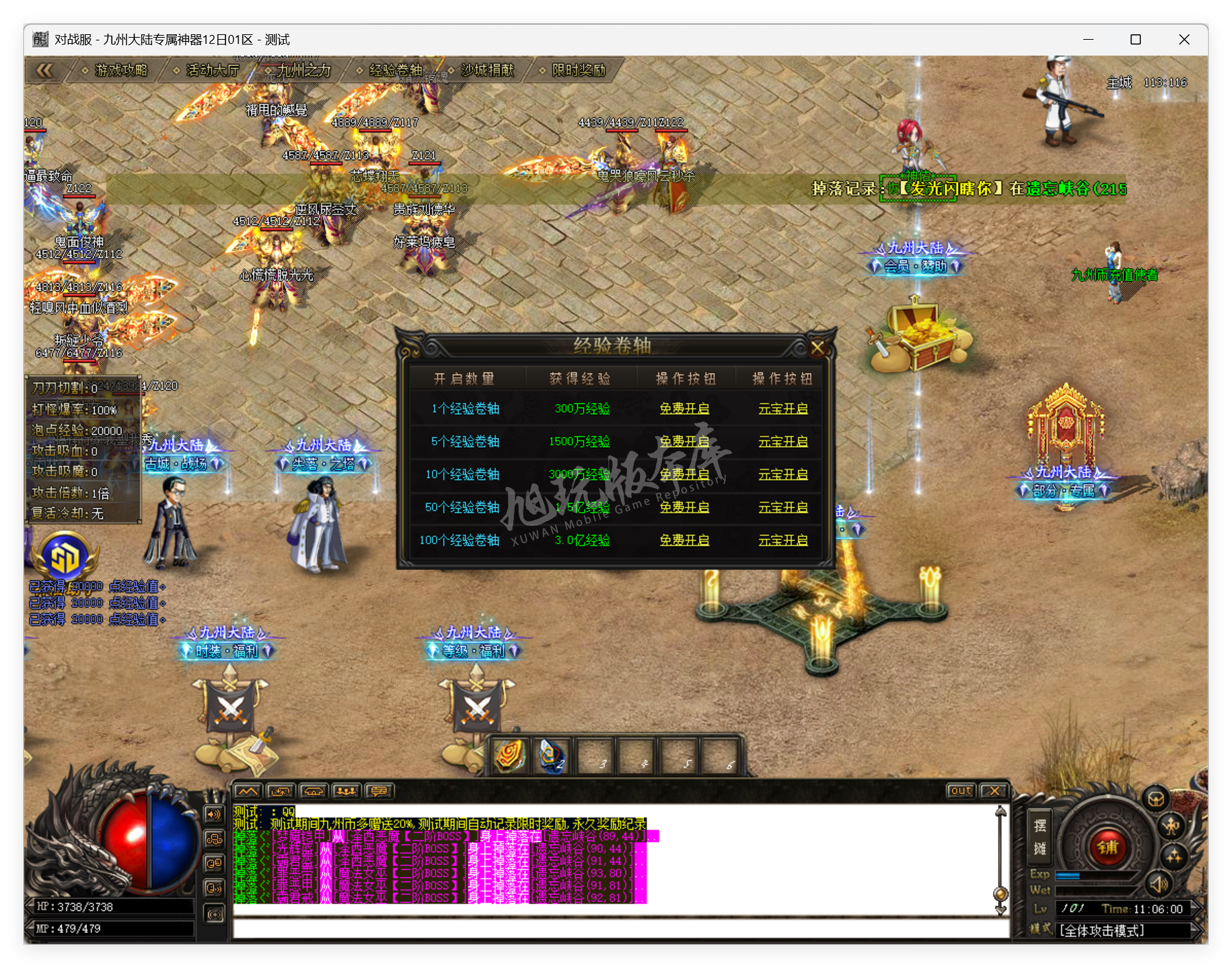The height and width of the screenshot is (968, 1232).
Task: Select the character combat icon beside the minimap
Action: [x=1173, y=827]
